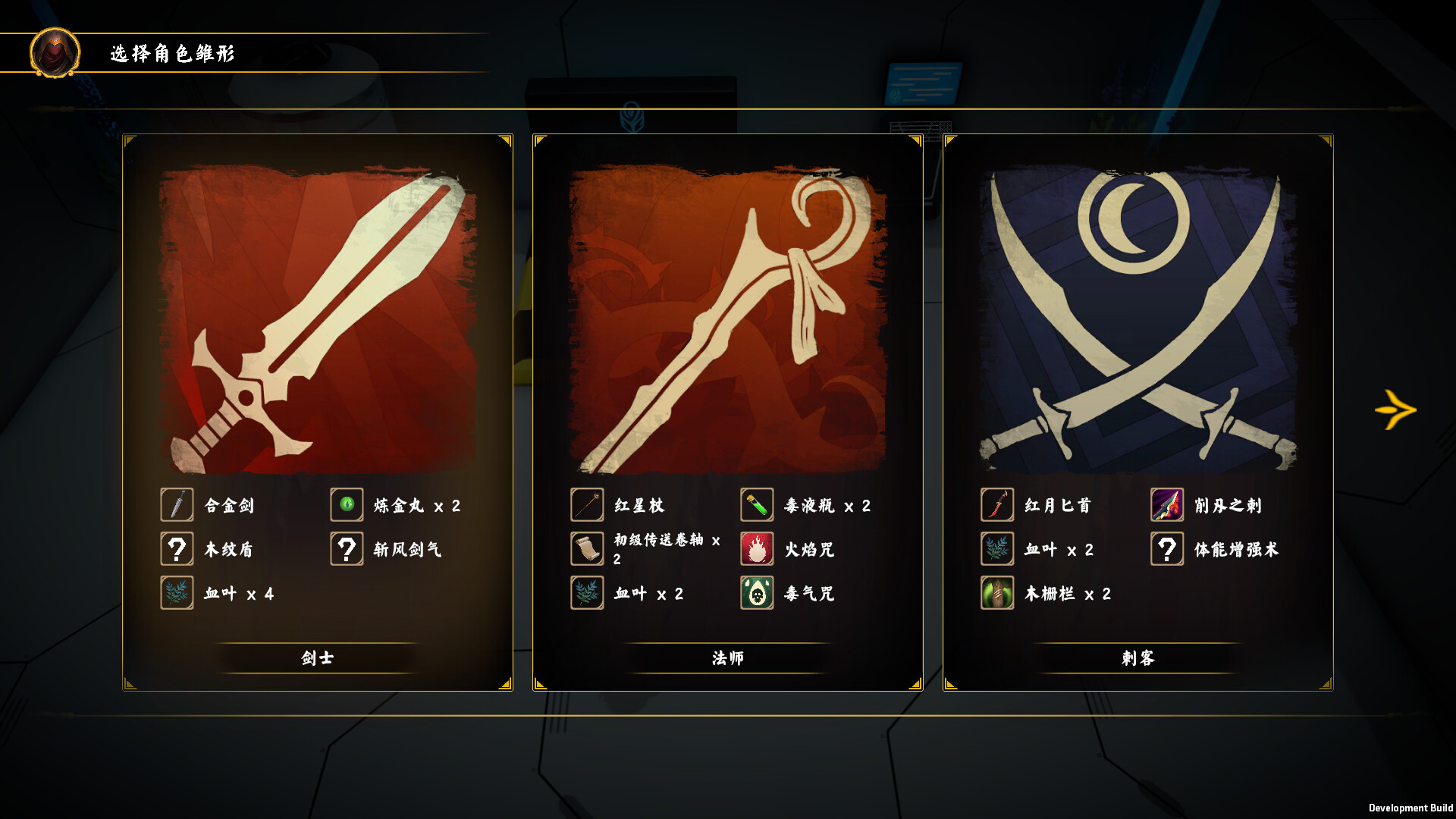The width and height of the screenshot is (1456, 819).
Task: Select the 削月之刺 spike icon
Action: click(x=1167, y=505)
